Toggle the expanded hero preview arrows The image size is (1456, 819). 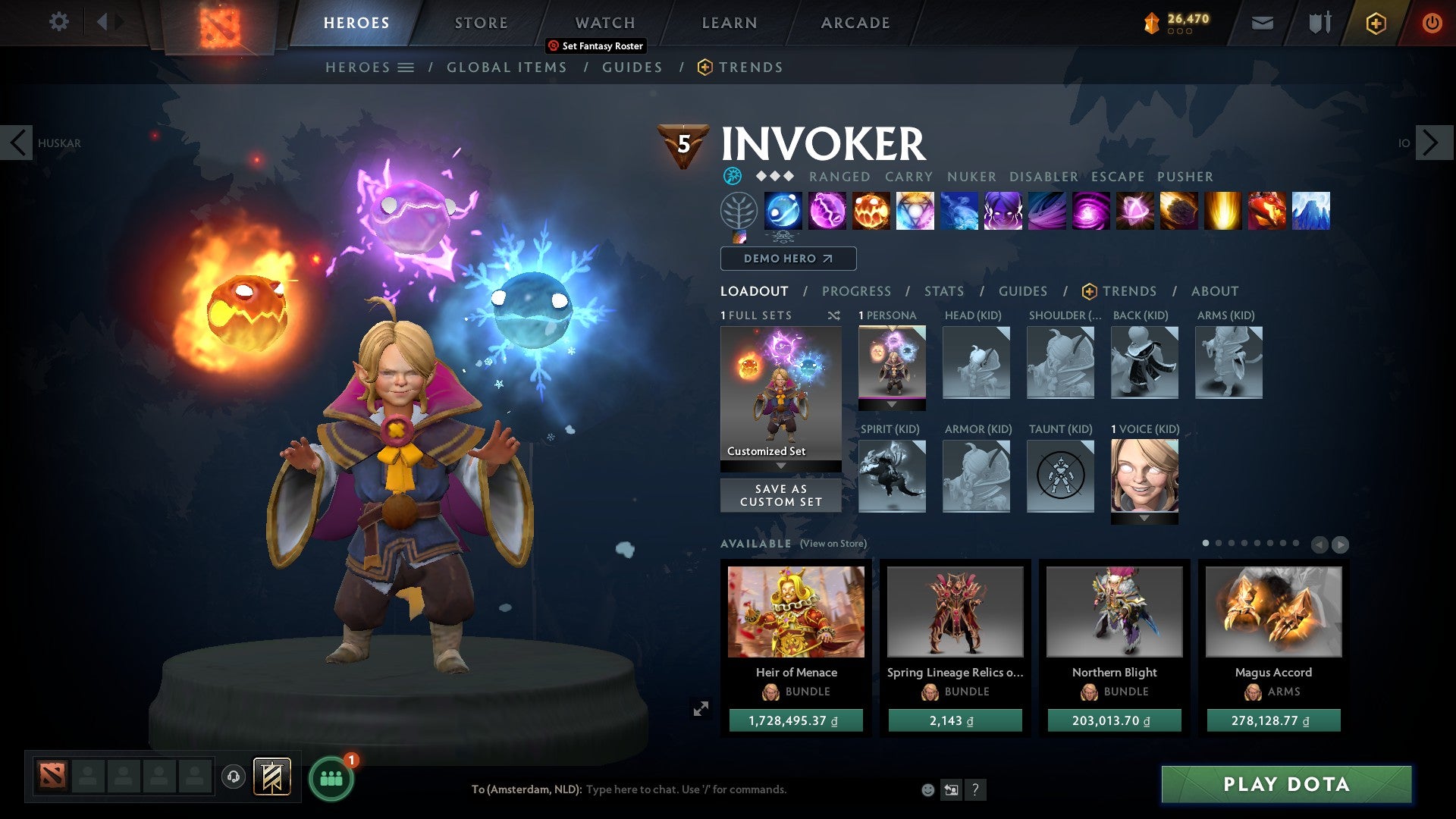tap(701, 707)
